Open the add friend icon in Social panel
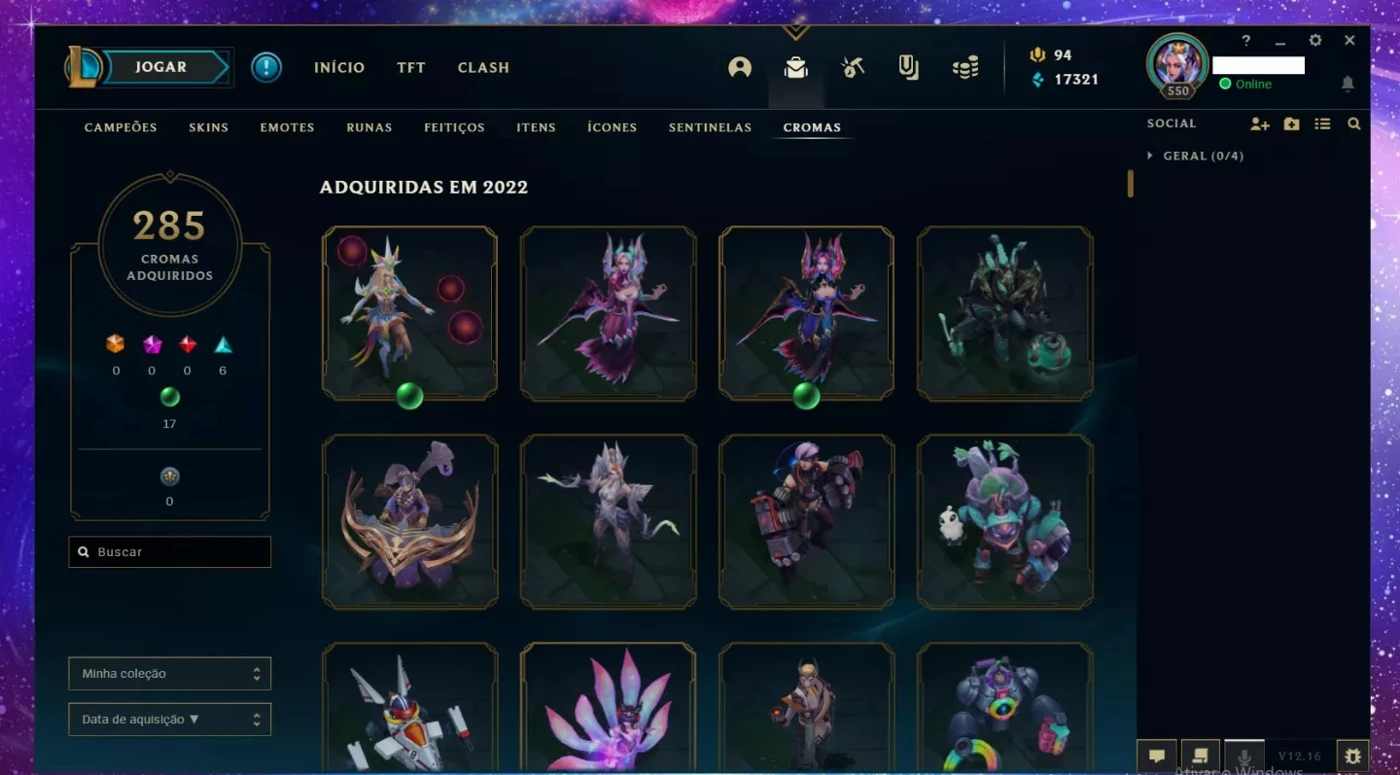 (1259, 123)
